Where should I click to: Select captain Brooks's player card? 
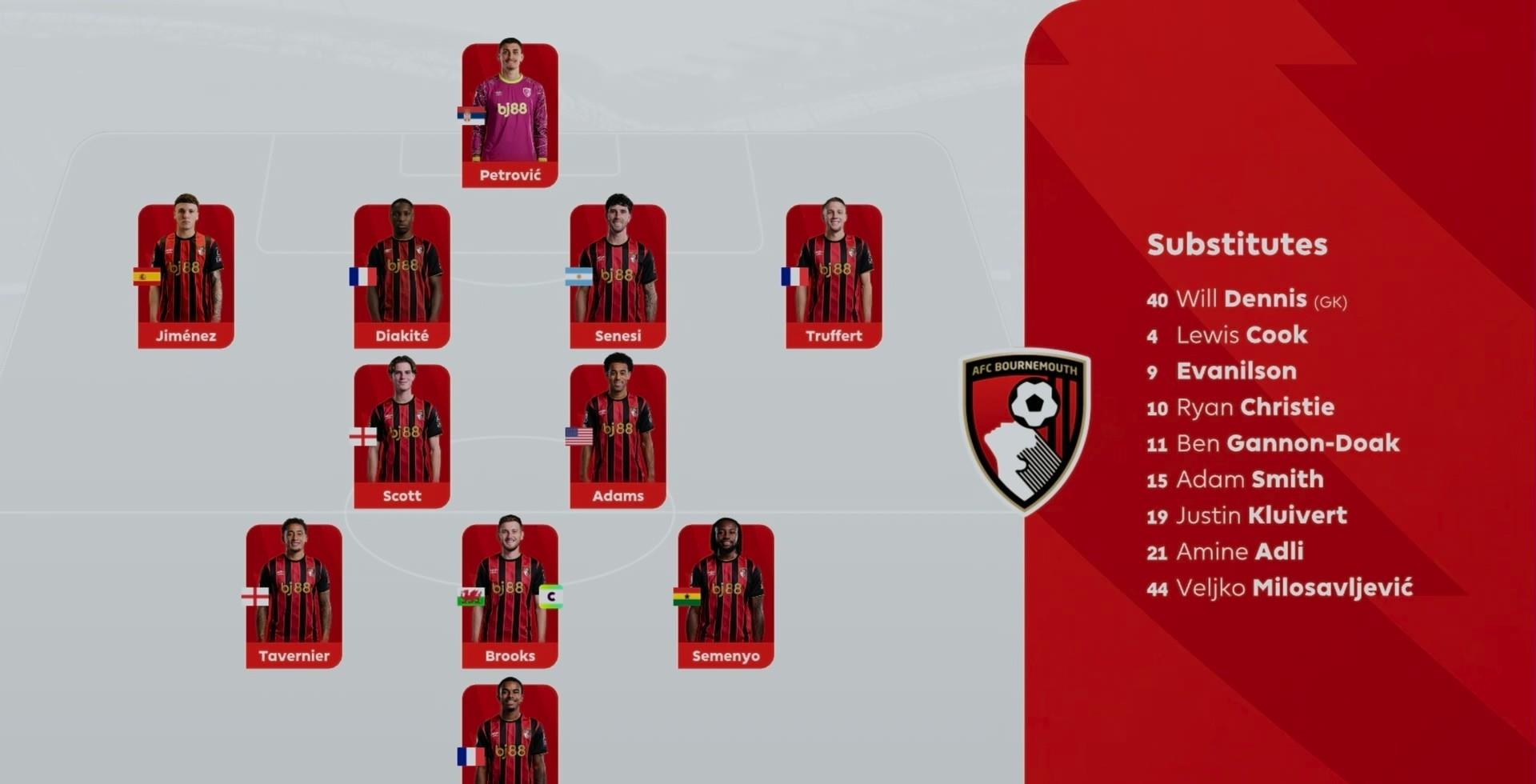click(510, 596)
